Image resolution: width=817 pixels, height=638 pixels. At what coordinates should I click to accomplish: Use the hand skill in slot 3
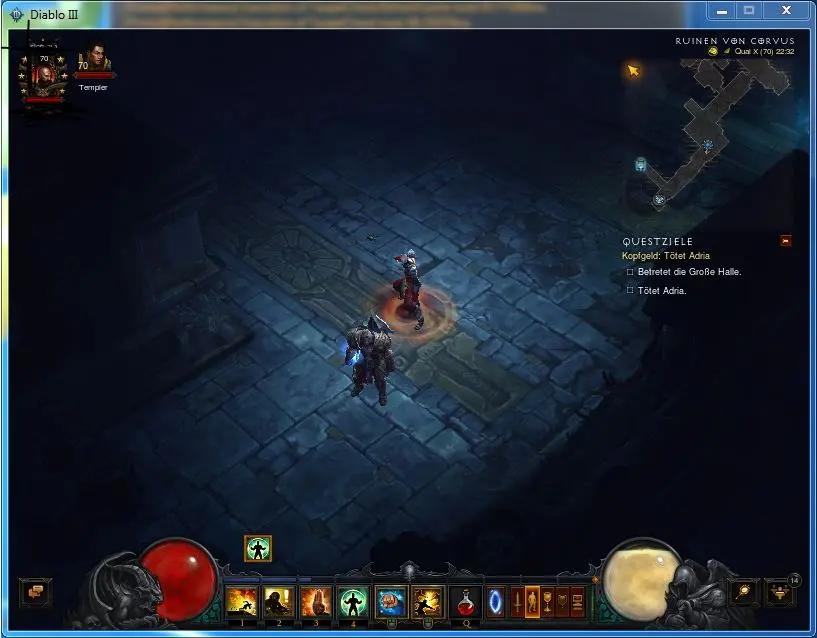click(x=315, y=602)
